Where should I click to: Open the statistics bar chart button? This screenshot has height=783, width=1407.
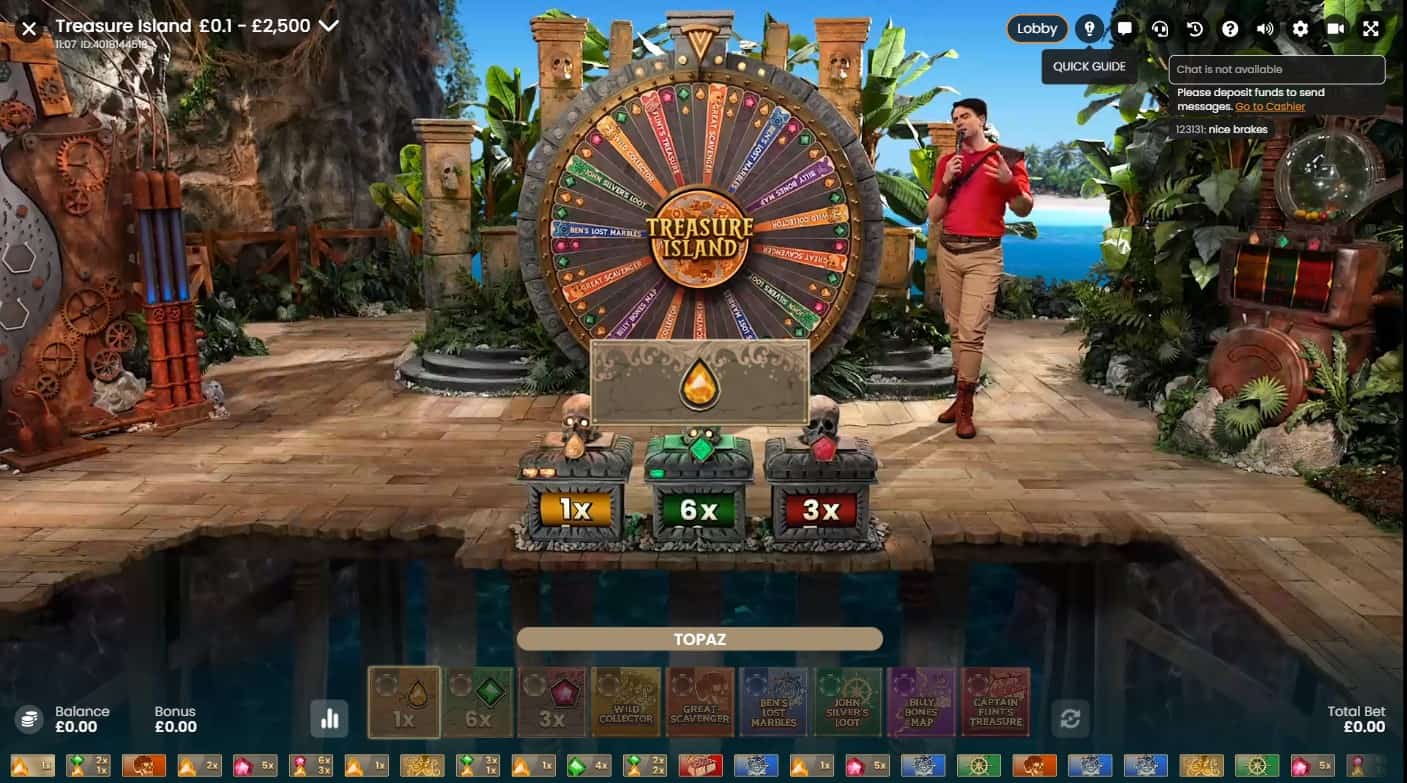[x=330, y=717]
